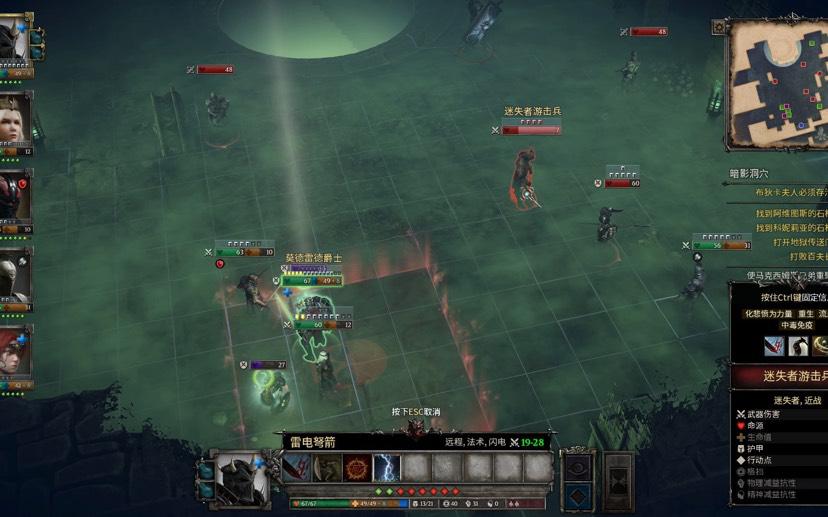End turn with the hourglass button
Viewport: 828px width, 517px height.
[619, 480]
